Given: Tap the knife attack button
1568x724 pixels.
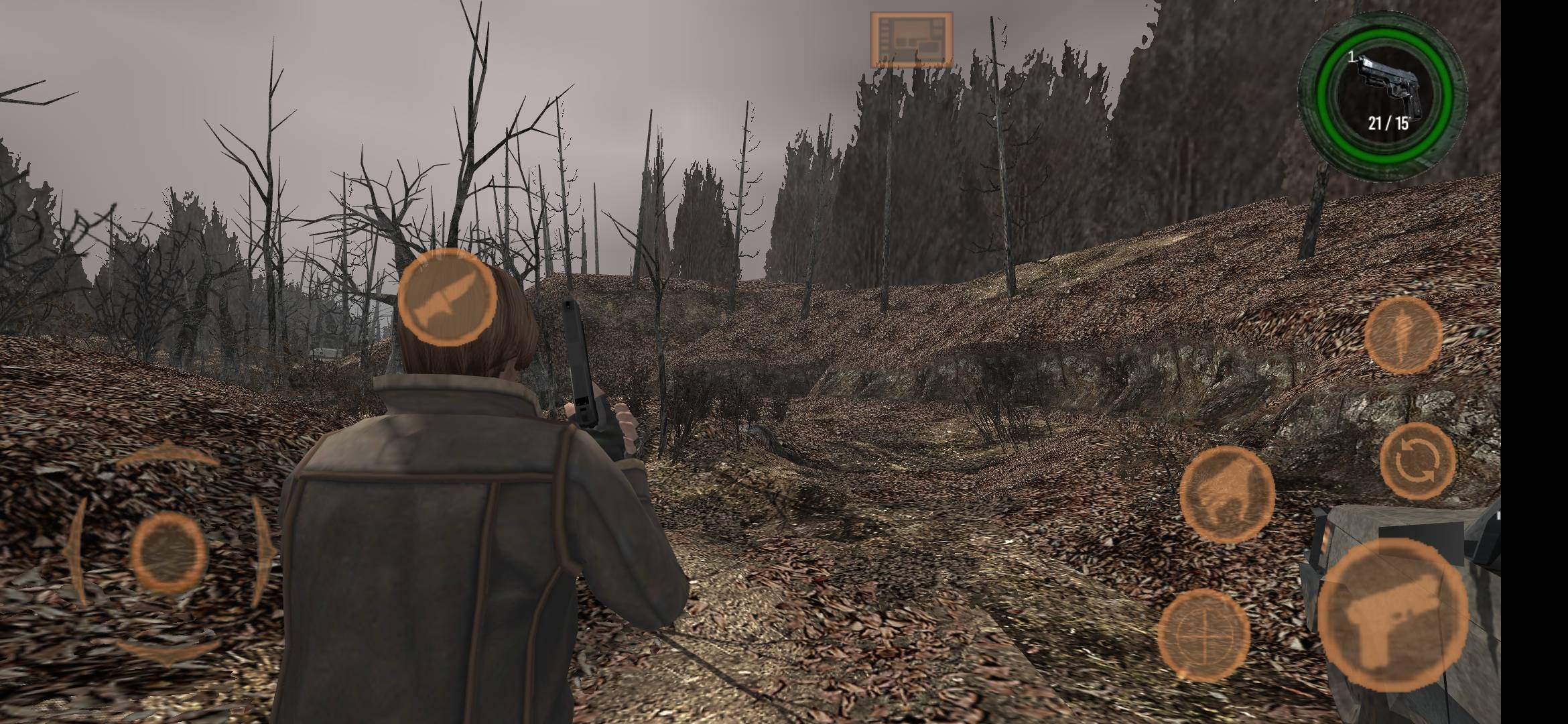Looking at the screenshot, I should 448,299.
